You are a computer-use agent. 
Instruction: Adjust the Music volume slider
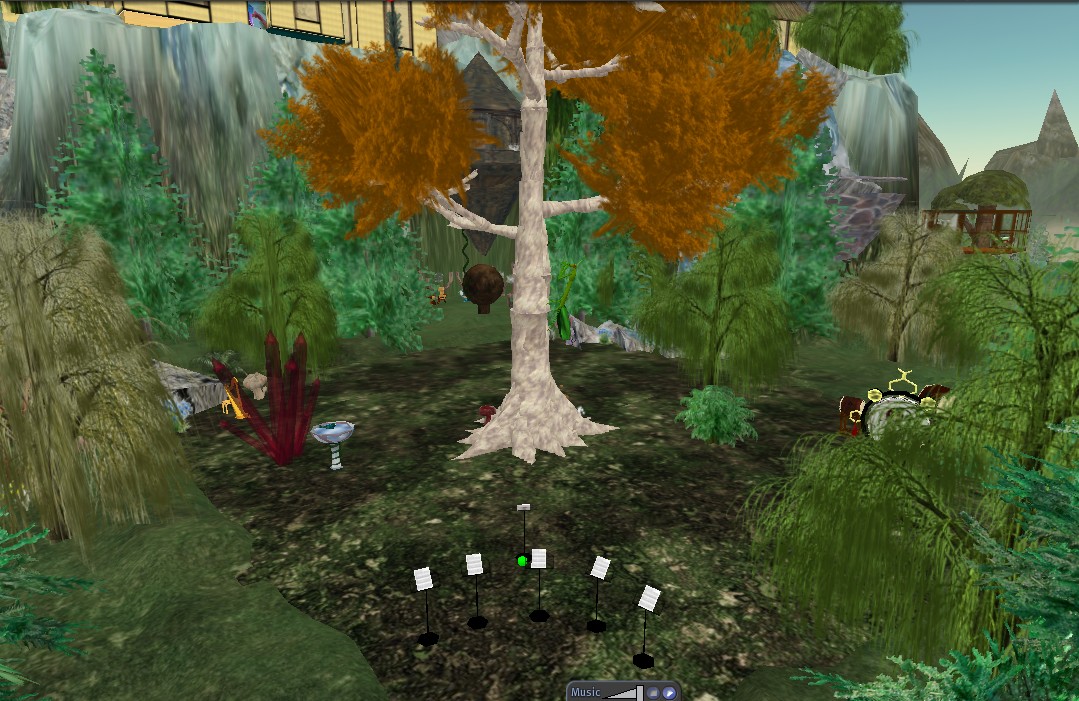click(624, 692)
